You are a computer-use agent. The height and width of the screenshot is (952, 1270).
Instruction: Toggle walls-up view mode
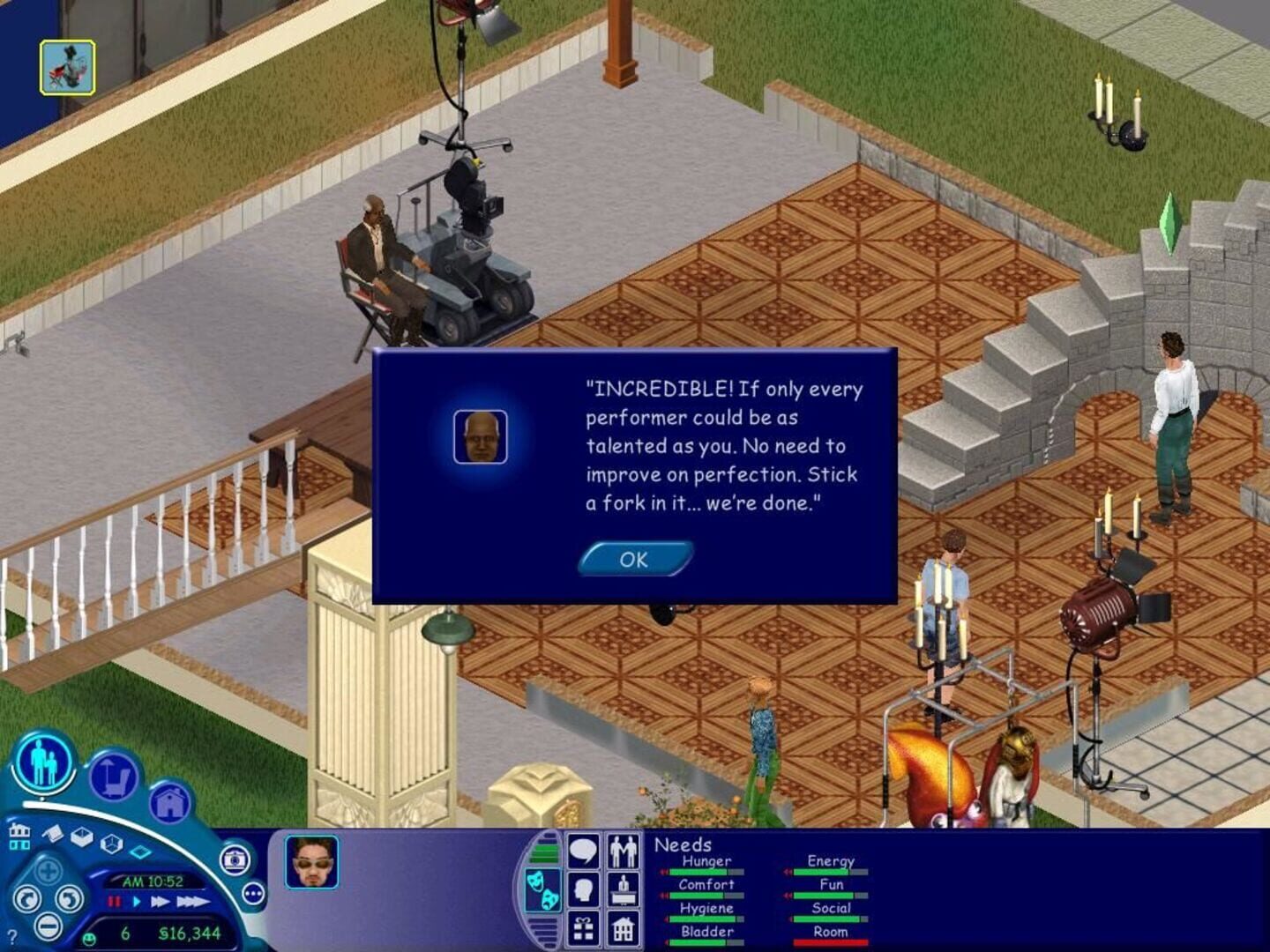click(82, 839)
